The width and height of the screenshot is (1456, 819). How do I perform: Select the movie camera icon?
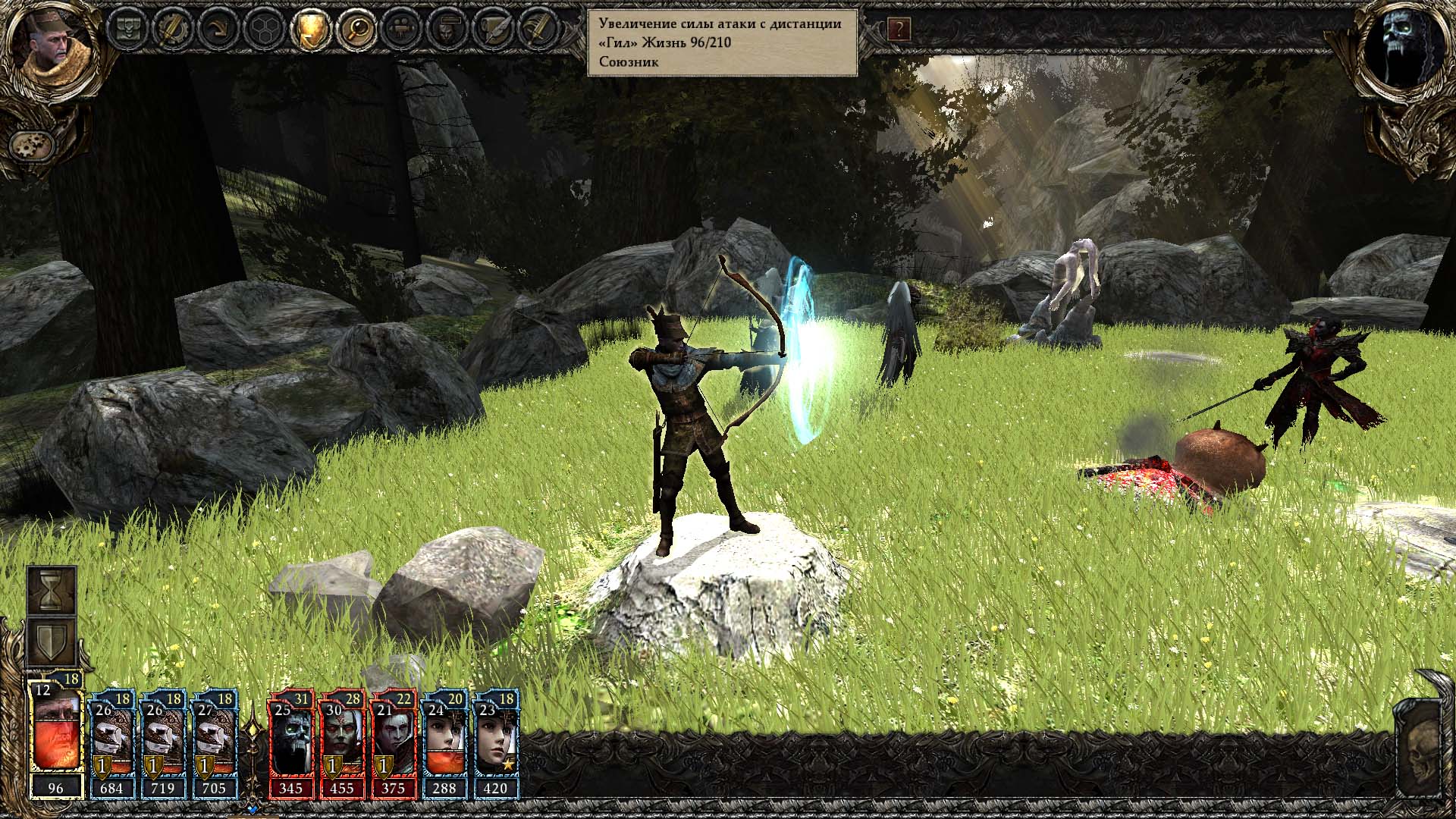click(x=400, y=30)
